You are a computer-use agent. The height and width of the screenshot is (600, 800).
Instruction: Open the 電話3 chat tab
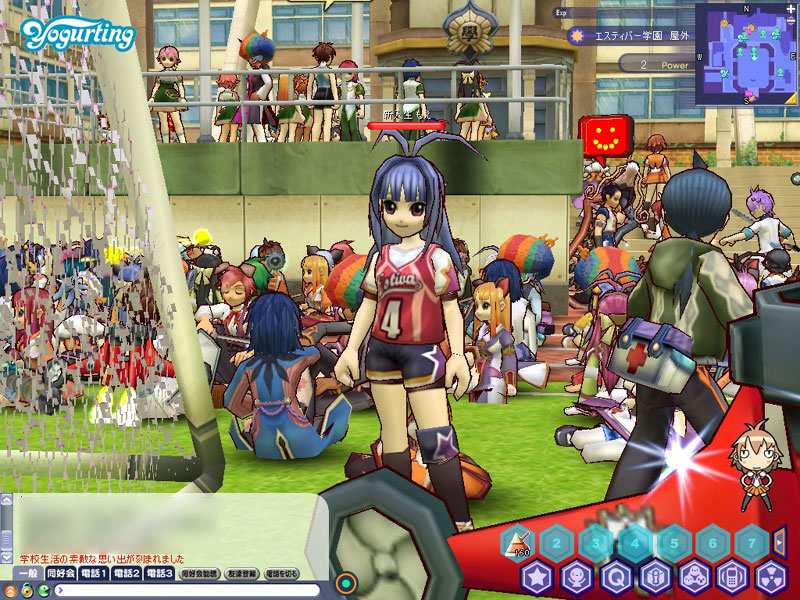click(160, 574)
